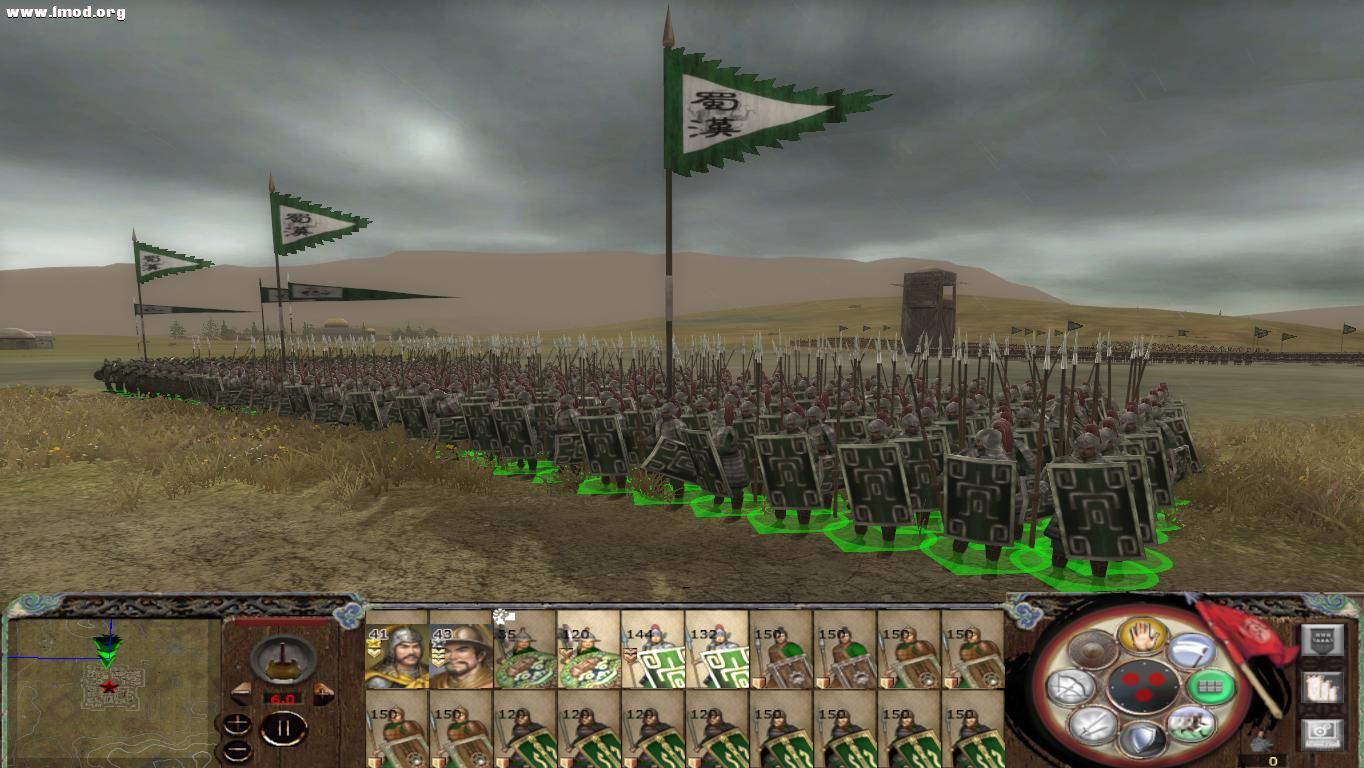This screenshot has height=768, width=1364.
Task: Open the battle details scroll button
Action: pyautogui.click(x=1321, y=688)
